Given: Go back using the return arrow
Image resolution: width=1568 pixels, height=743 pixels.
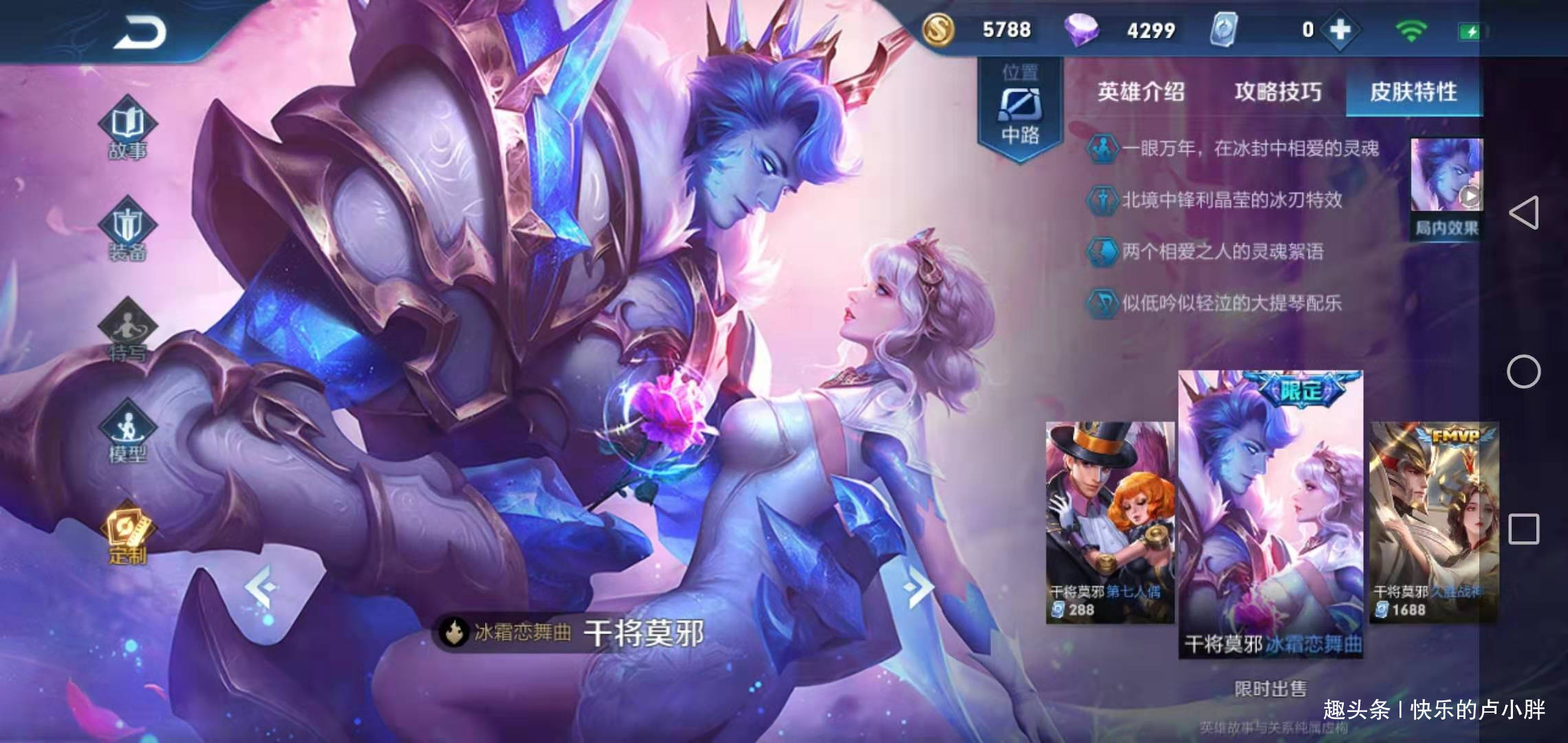Looking at the screenshot, I should coord(140,32).
